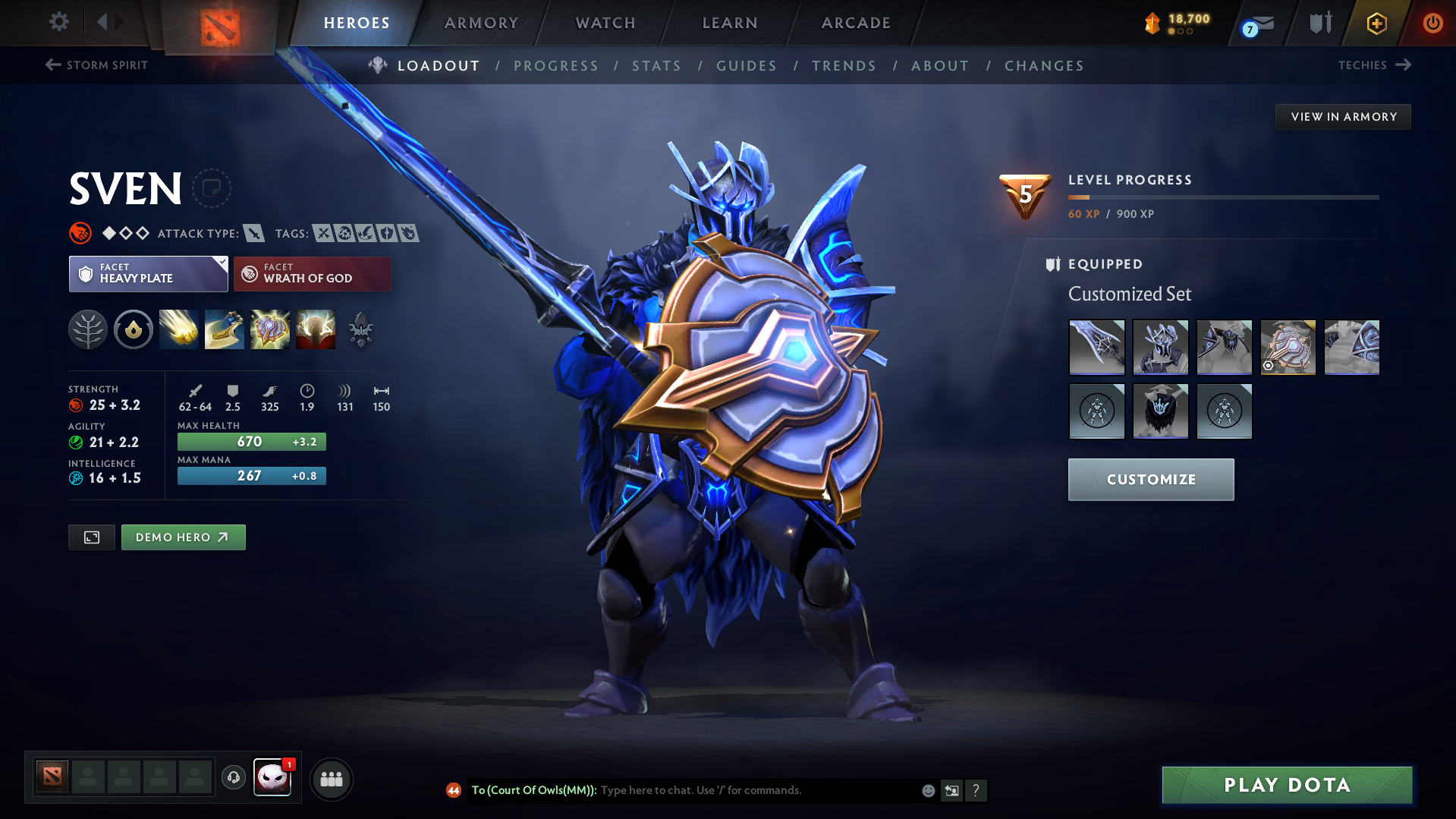The image size is (1456, 819).
Task: Switch to the Wrath of God facet
Action: (x=311, y=273)
